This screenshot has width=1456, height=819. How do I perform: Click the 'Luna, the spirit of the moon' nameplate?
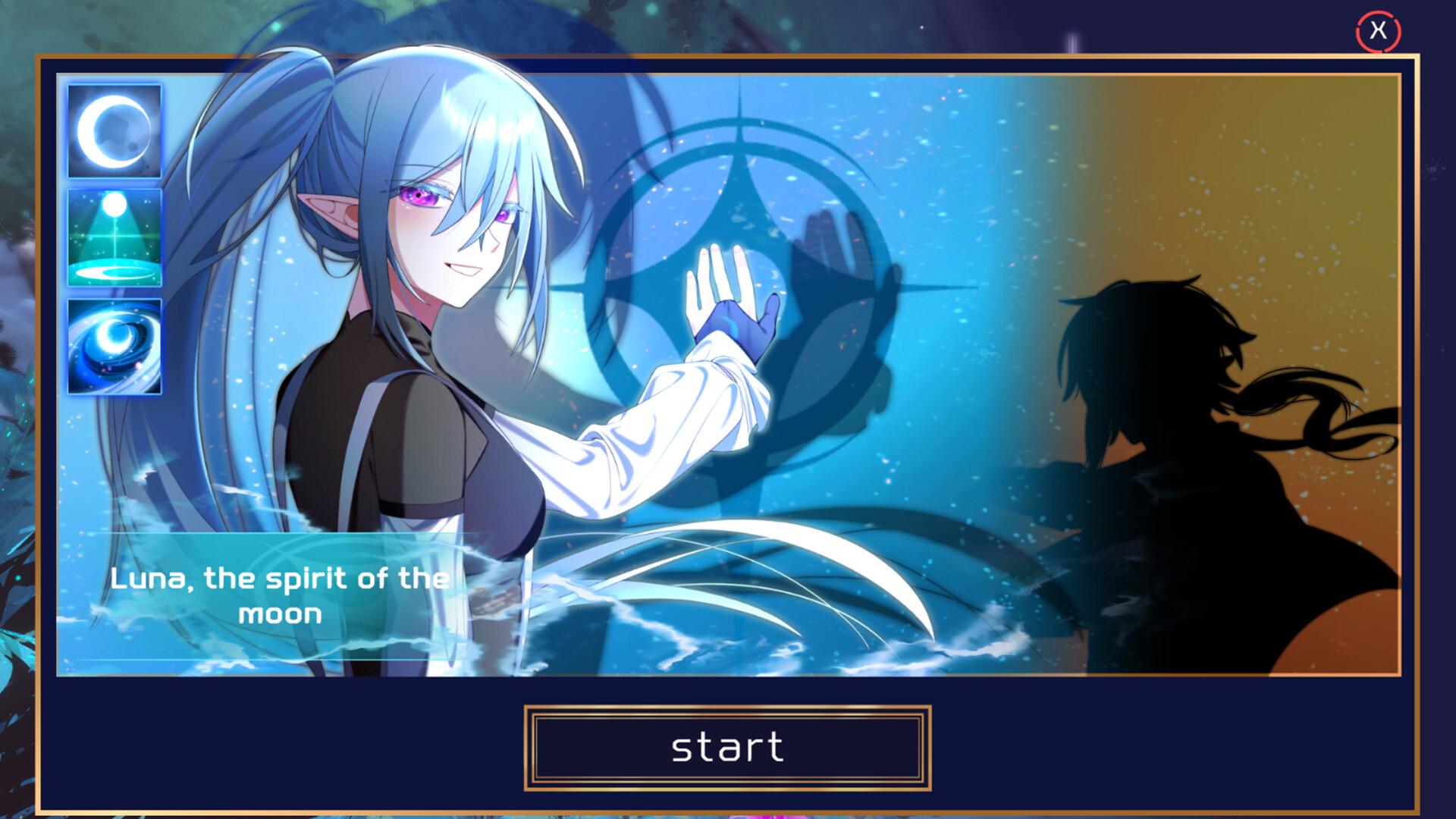278,599
